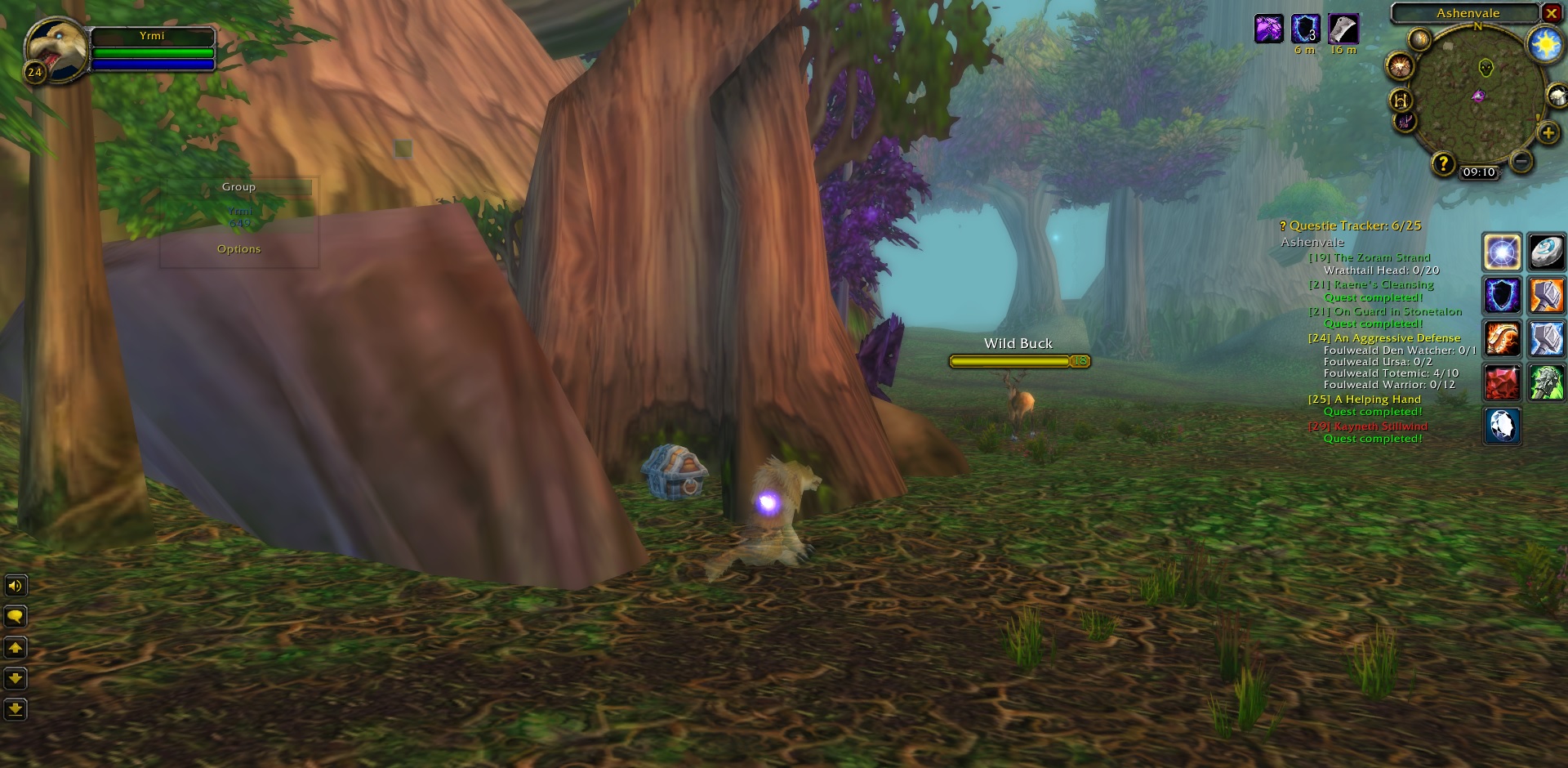1568x768 pixels.
Task: Activate the Power Word: Shield ability
Action: coord(1503,295)
